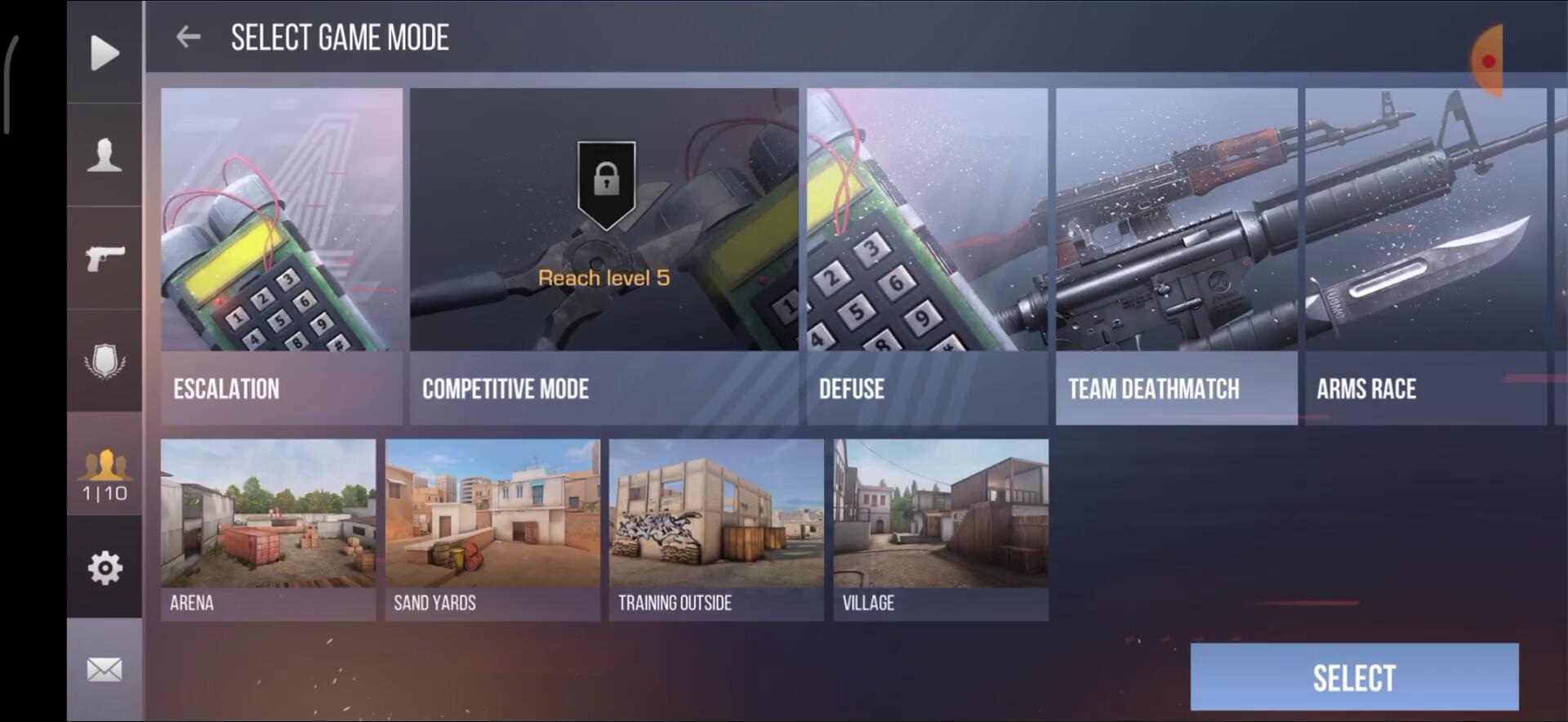Pick the Sand Yards map
Viewport: 1568px width, 722px height.
click(x=492, y=529)
